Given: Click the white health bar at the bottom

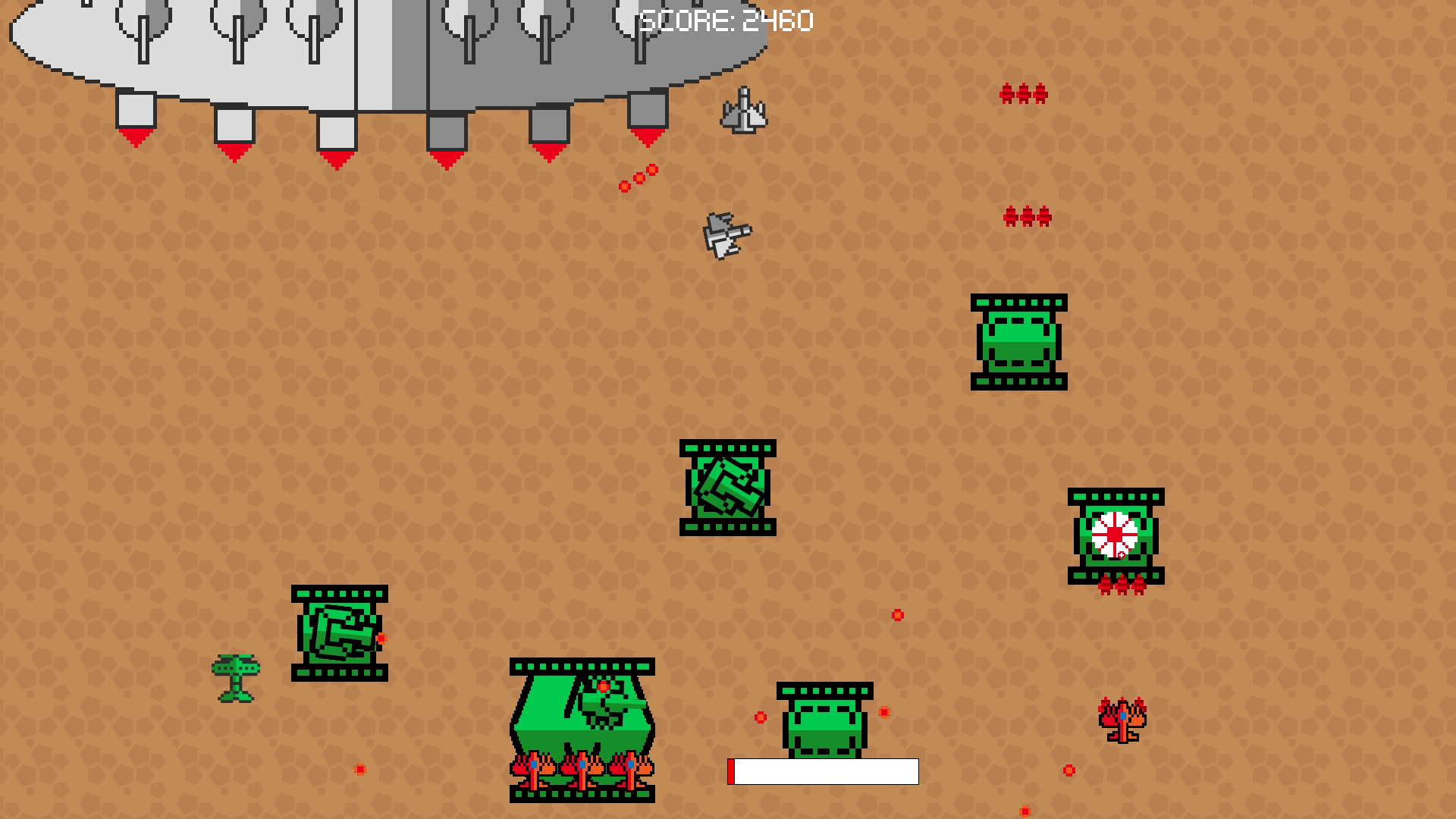Looking at the screenshot, I should point(824,772).
